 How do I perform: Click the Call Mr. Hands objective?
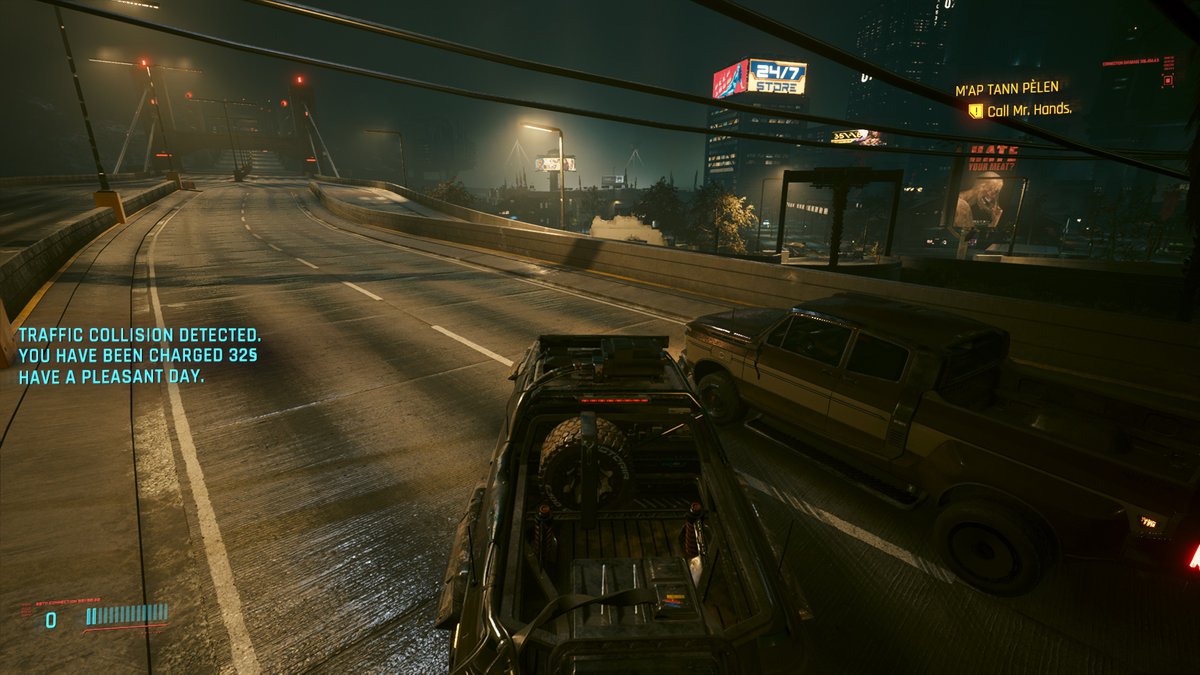coord(1029,110)
